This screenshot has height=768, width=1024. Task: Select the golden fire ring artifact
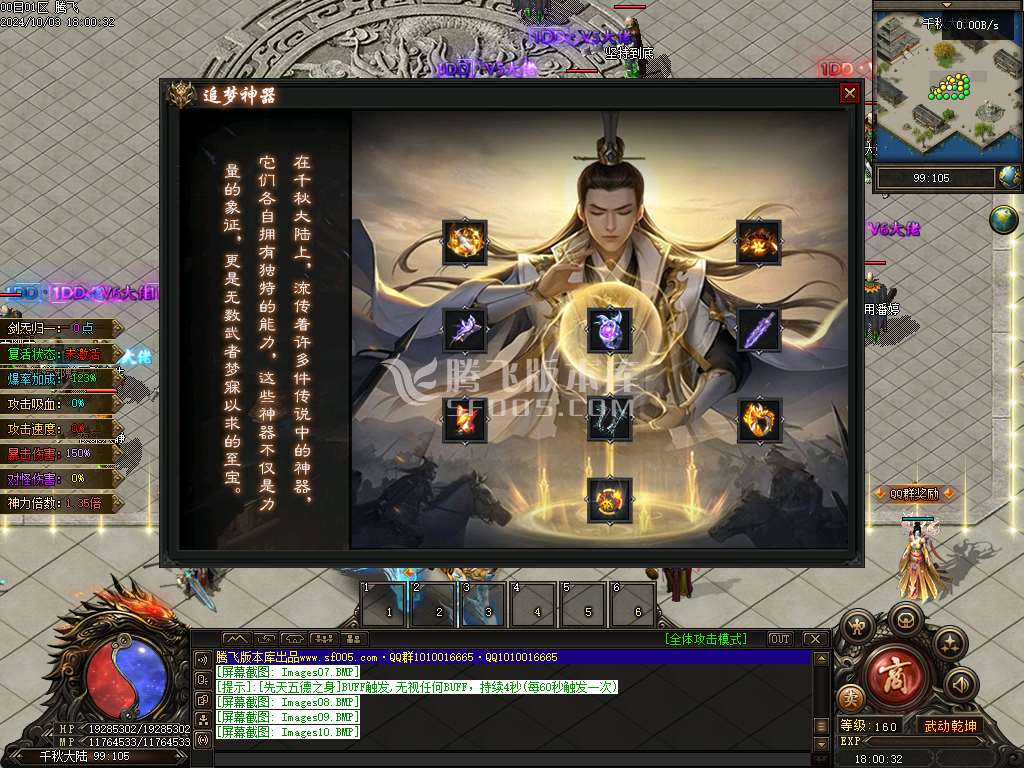click(x=759, y=420)
